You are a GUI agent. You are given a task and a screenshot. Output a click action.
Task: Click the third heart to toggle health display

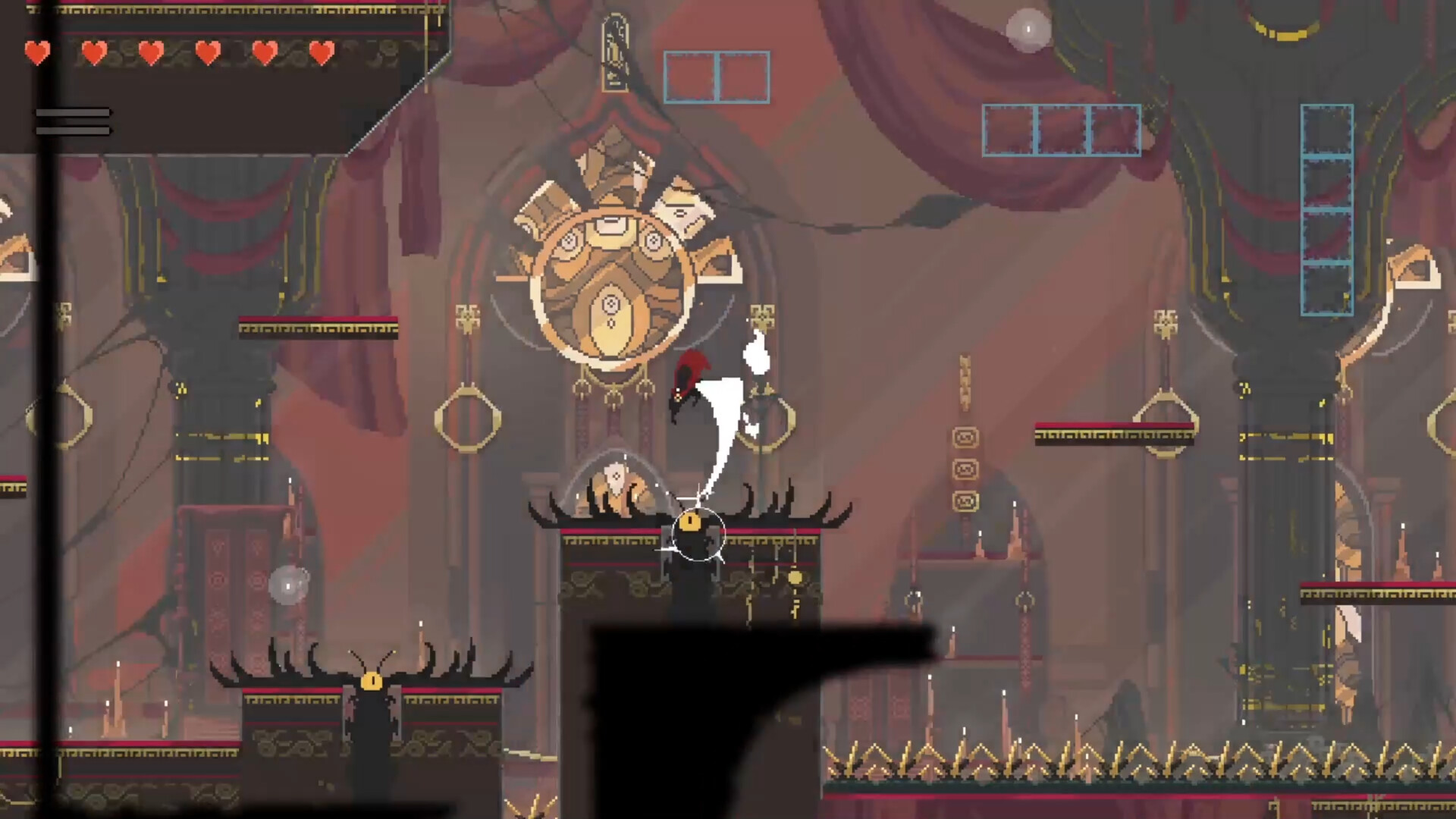tap(150, 54)
